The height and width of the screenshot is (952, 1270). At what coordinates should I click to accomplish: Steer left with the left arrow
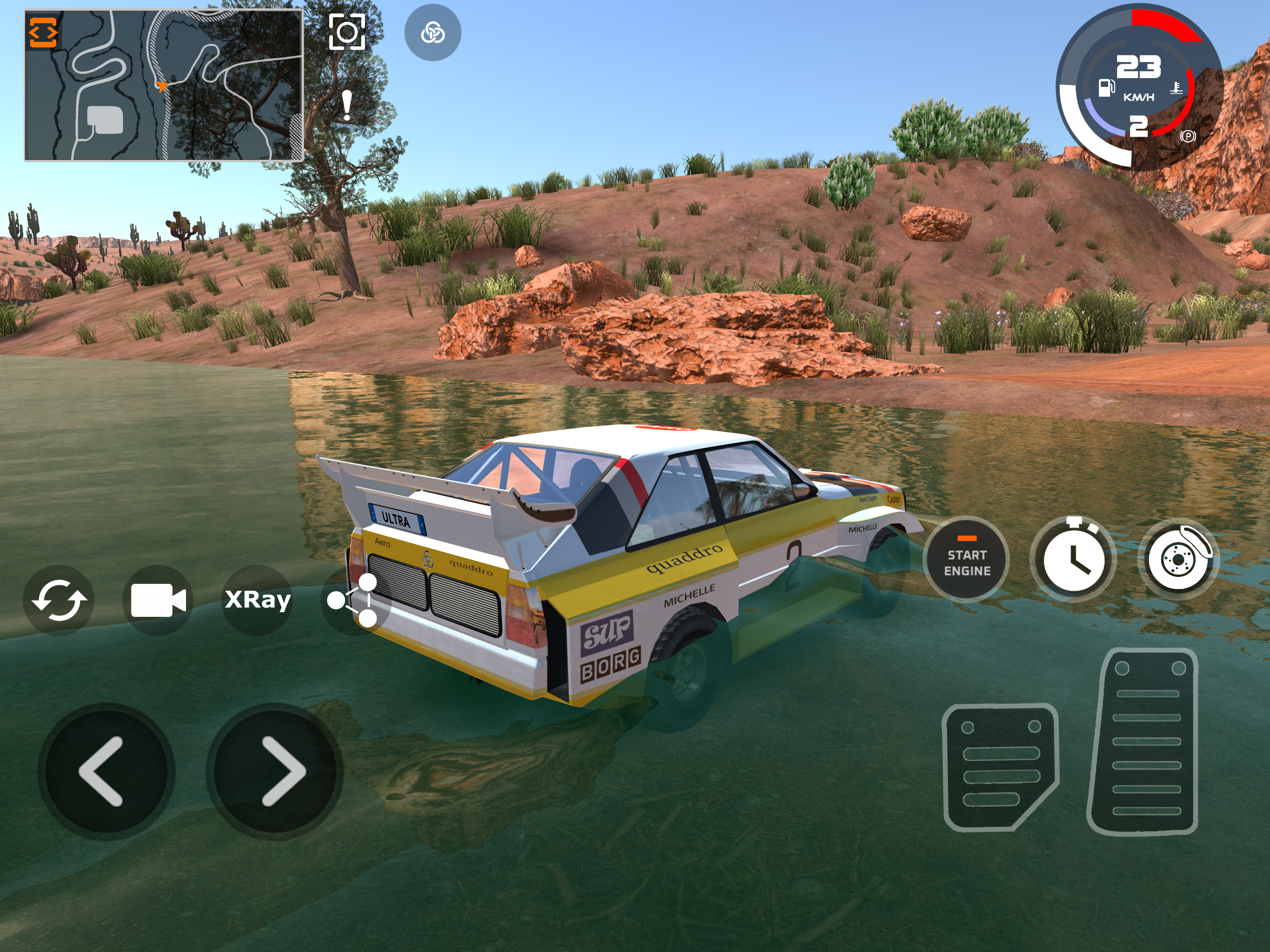(x=105, y=771)
